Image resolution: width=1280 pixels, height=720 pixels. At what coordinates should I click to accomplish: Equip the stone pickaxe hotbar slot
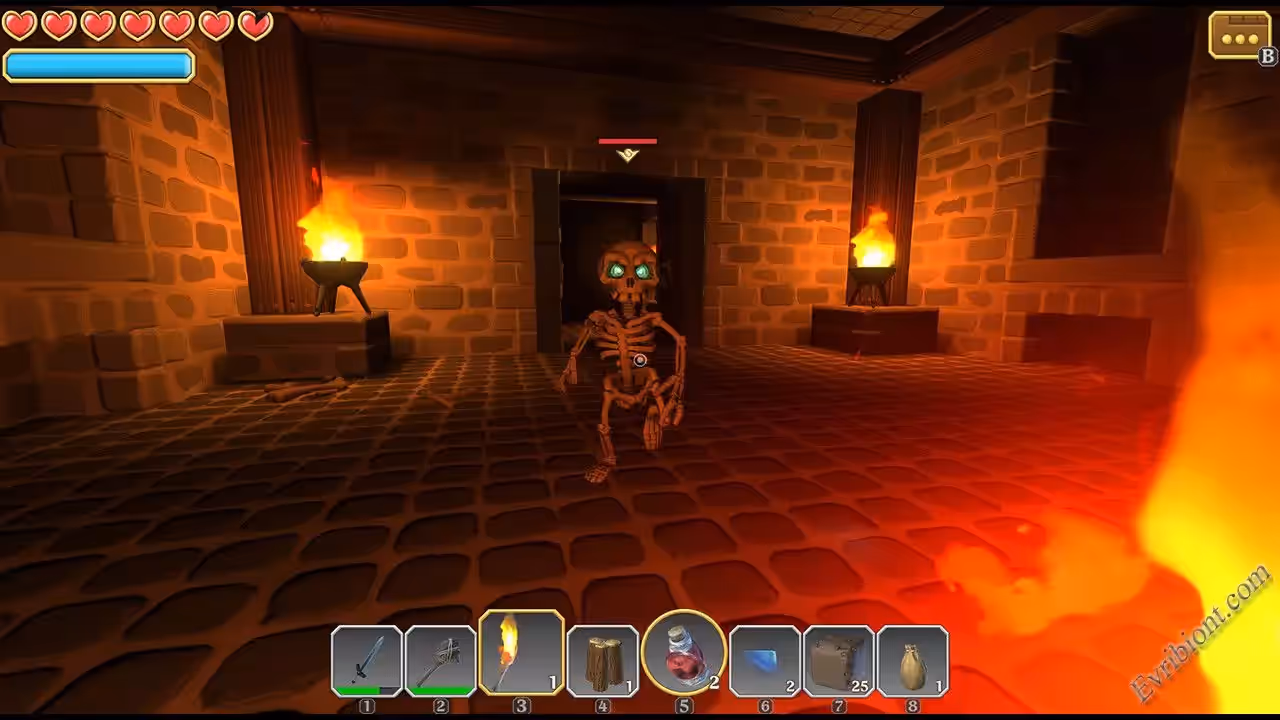point(441,660)
